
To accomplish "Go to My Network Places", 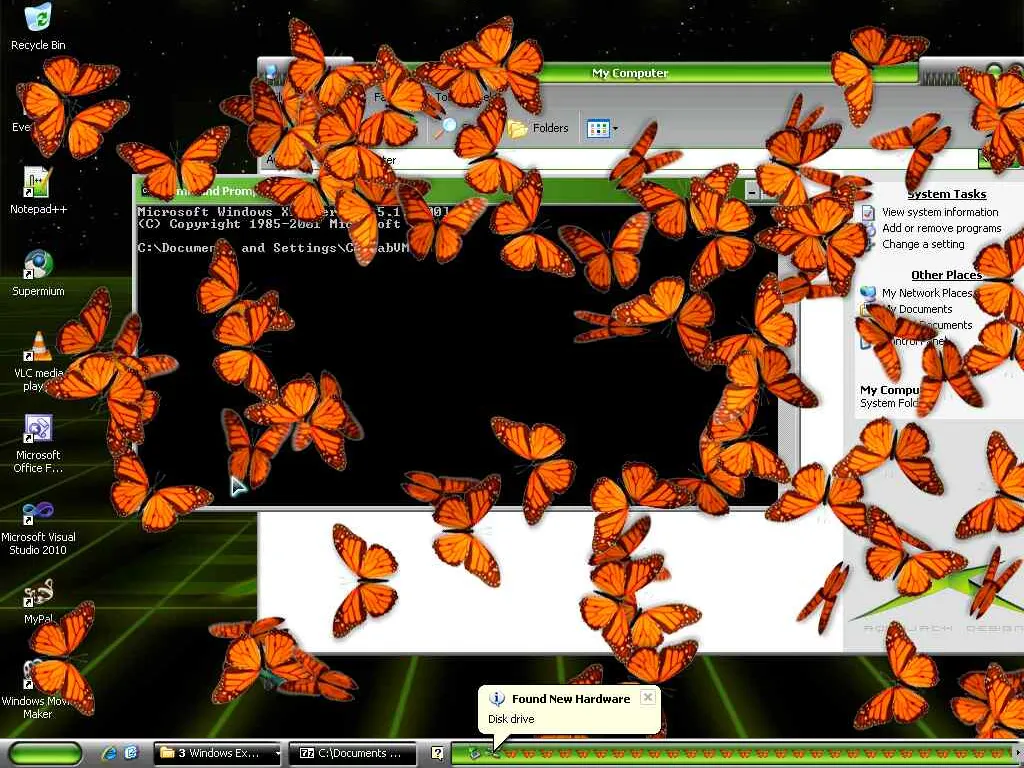I will click(926, 293).
